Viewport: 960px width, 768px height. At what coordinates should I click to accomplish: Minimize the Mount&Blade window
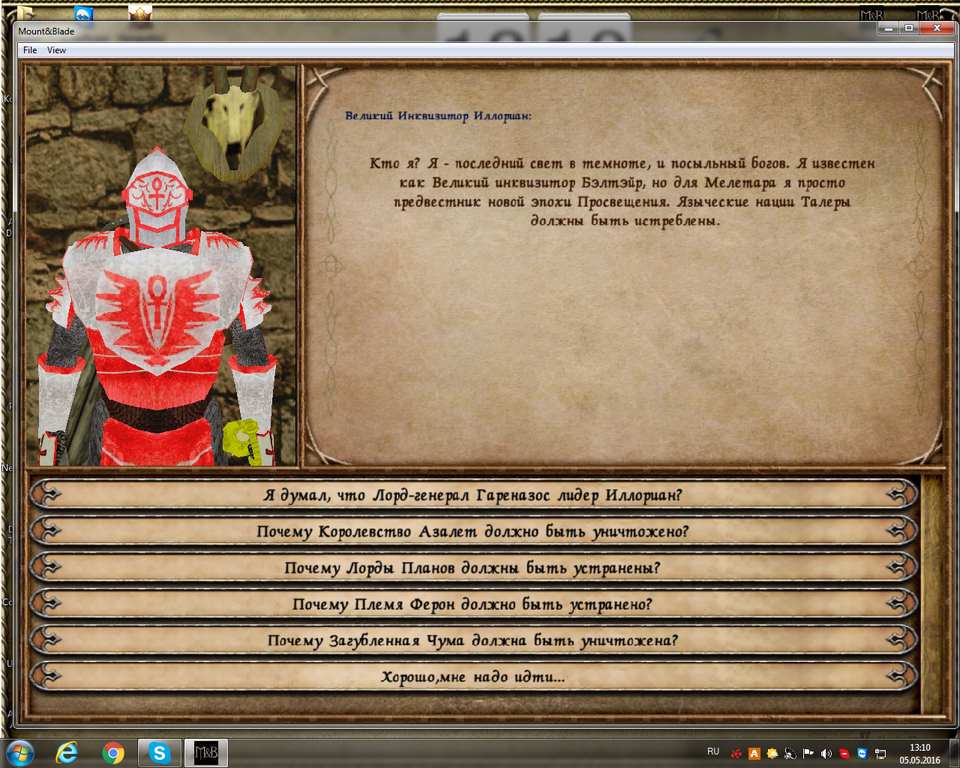[x=887, y=29]
